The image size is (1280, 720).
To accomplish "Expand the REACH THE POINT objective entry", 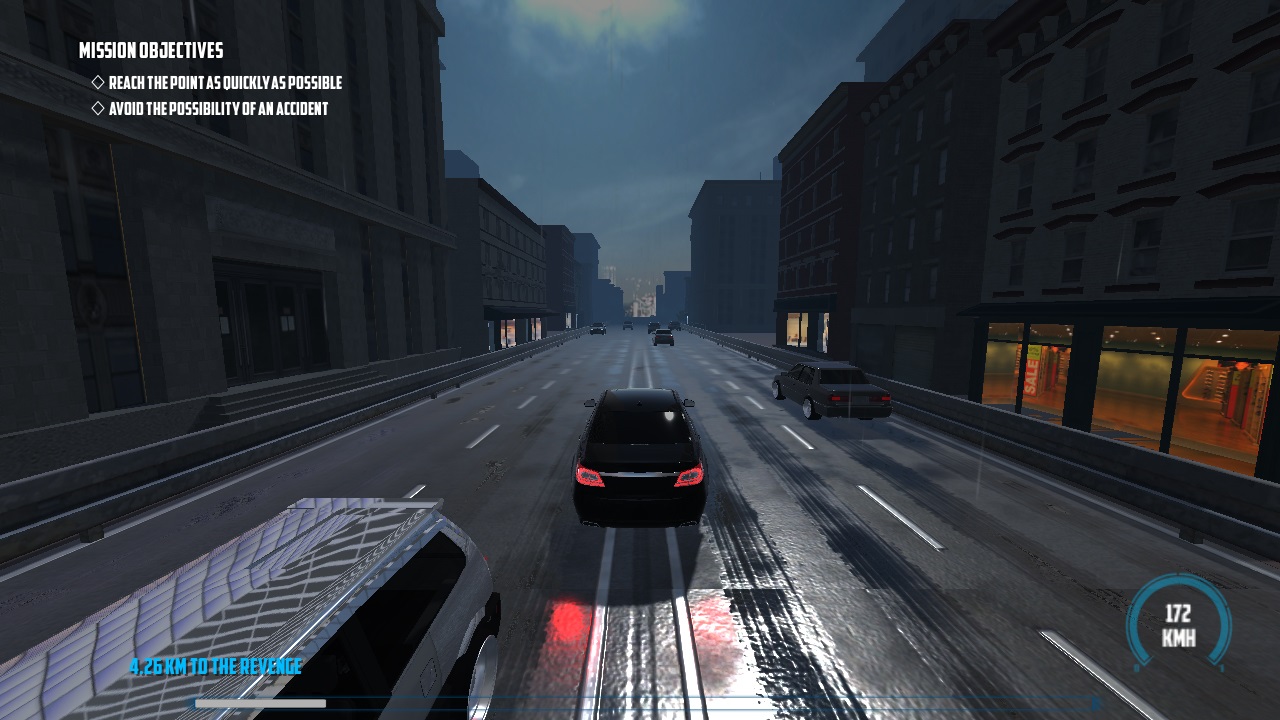I will point(224,83).
